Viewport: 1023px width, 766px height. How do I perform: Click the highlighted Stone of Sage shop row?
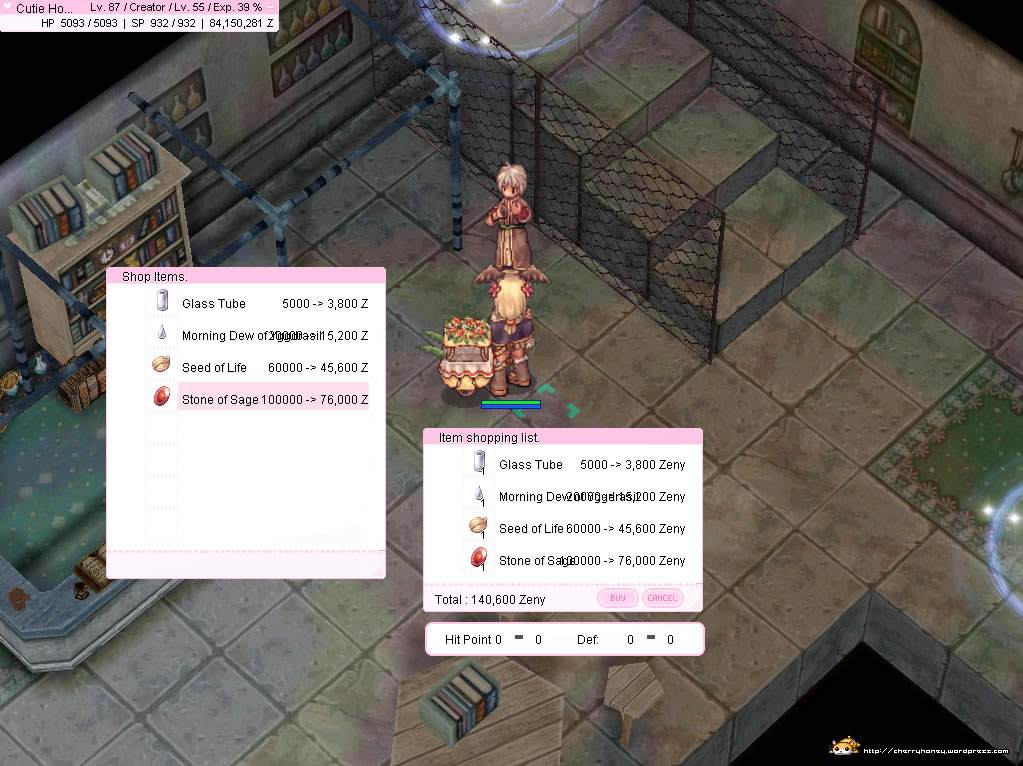click(x=258, y=400)
